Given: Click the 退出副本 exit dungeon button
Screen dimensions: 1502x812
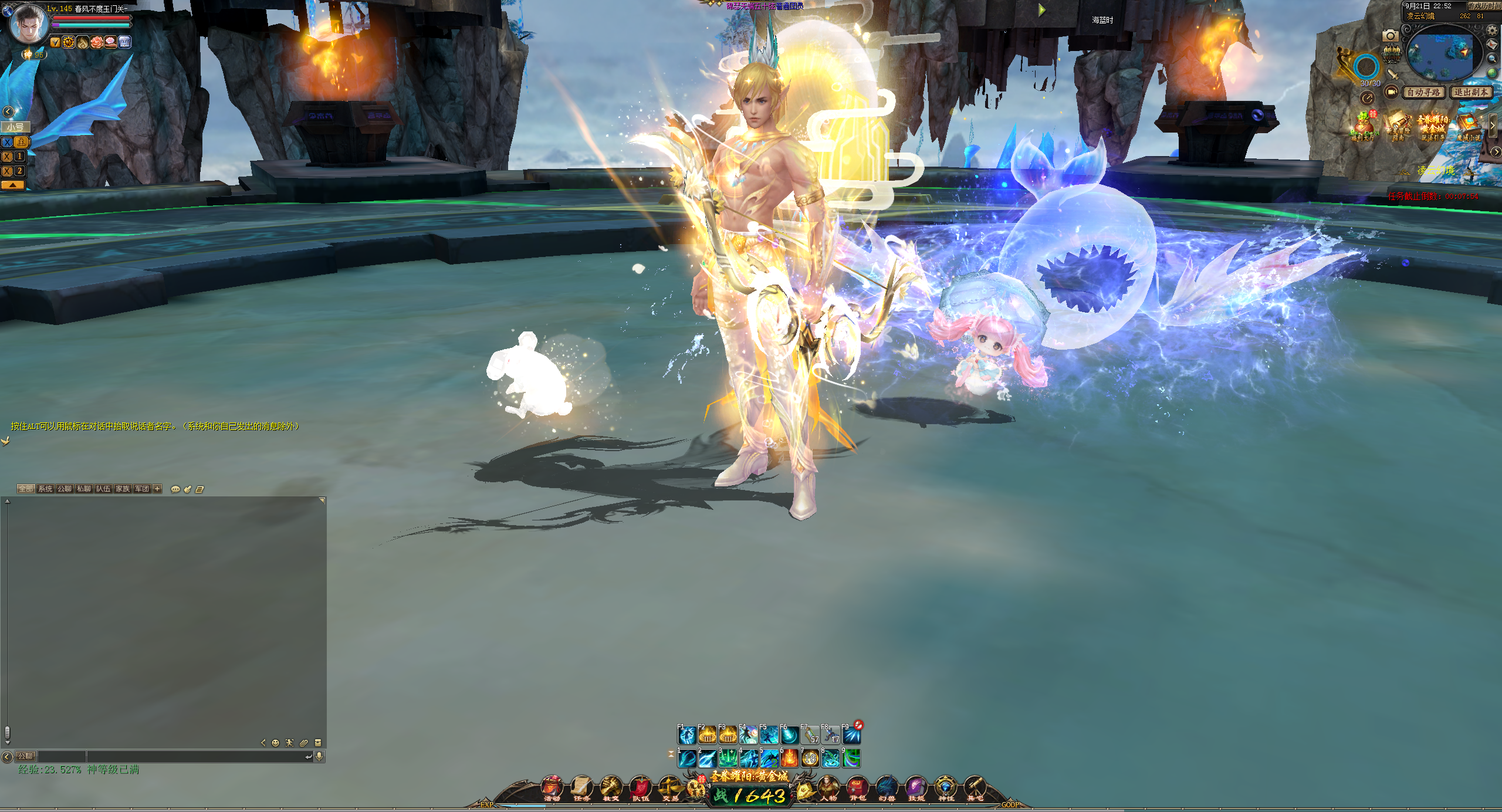Looking at the screenshot, I should (x=1471, y=93).
